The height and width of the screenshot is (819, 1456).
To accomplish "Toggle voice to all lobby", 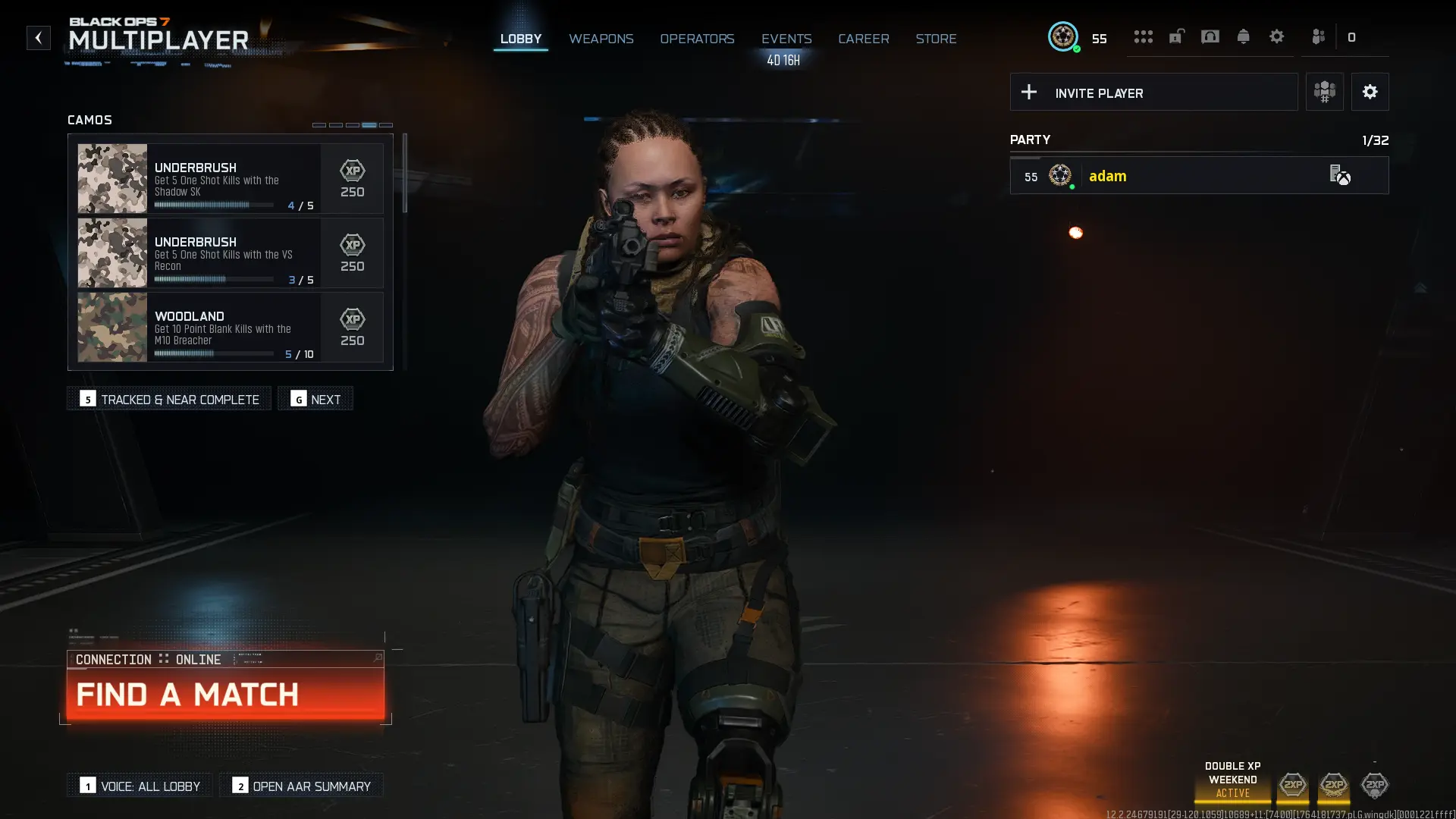I will click(x=139, y=786).
